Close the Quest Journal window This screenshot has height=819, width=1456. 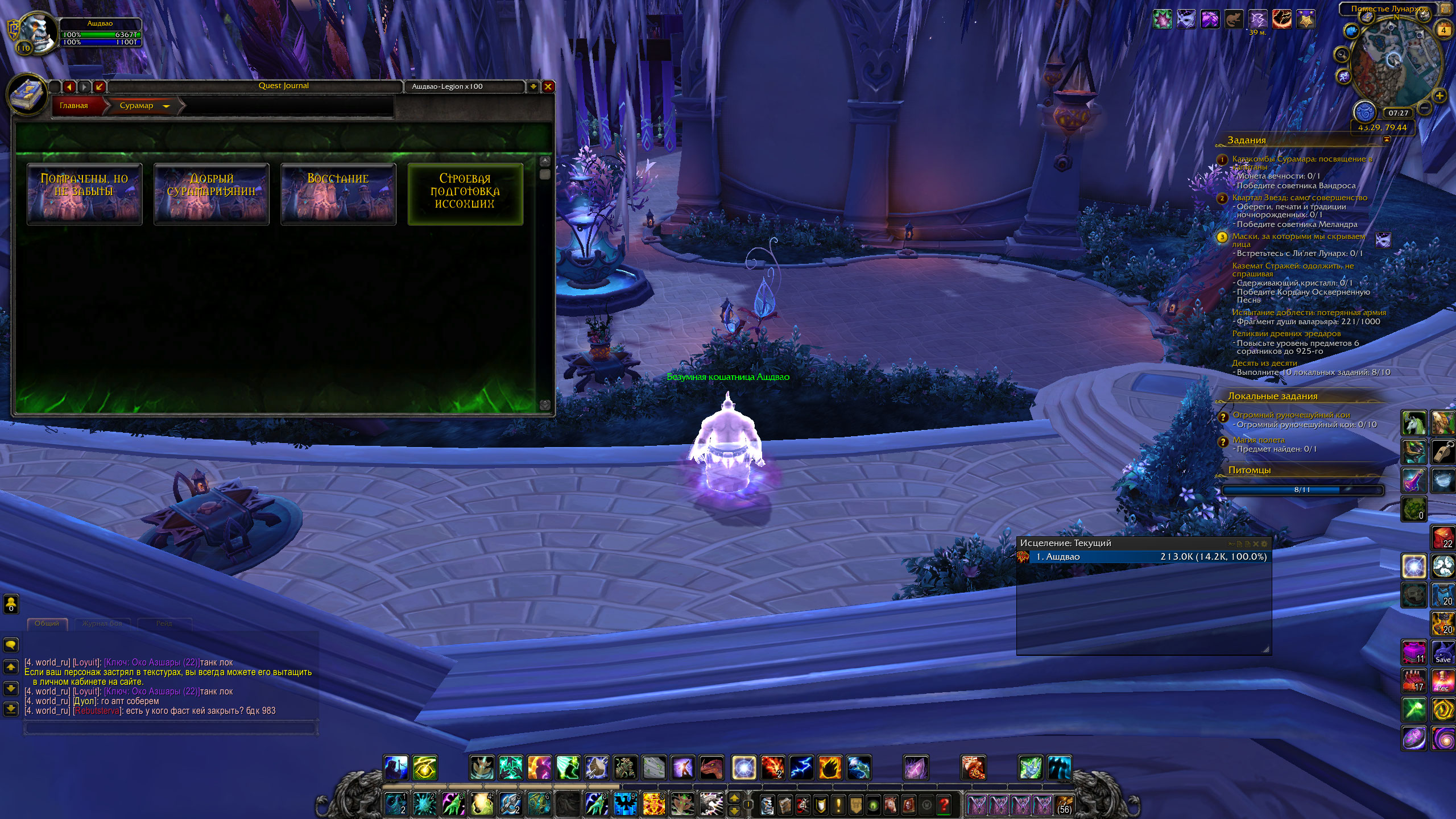[x=548, y=86]
